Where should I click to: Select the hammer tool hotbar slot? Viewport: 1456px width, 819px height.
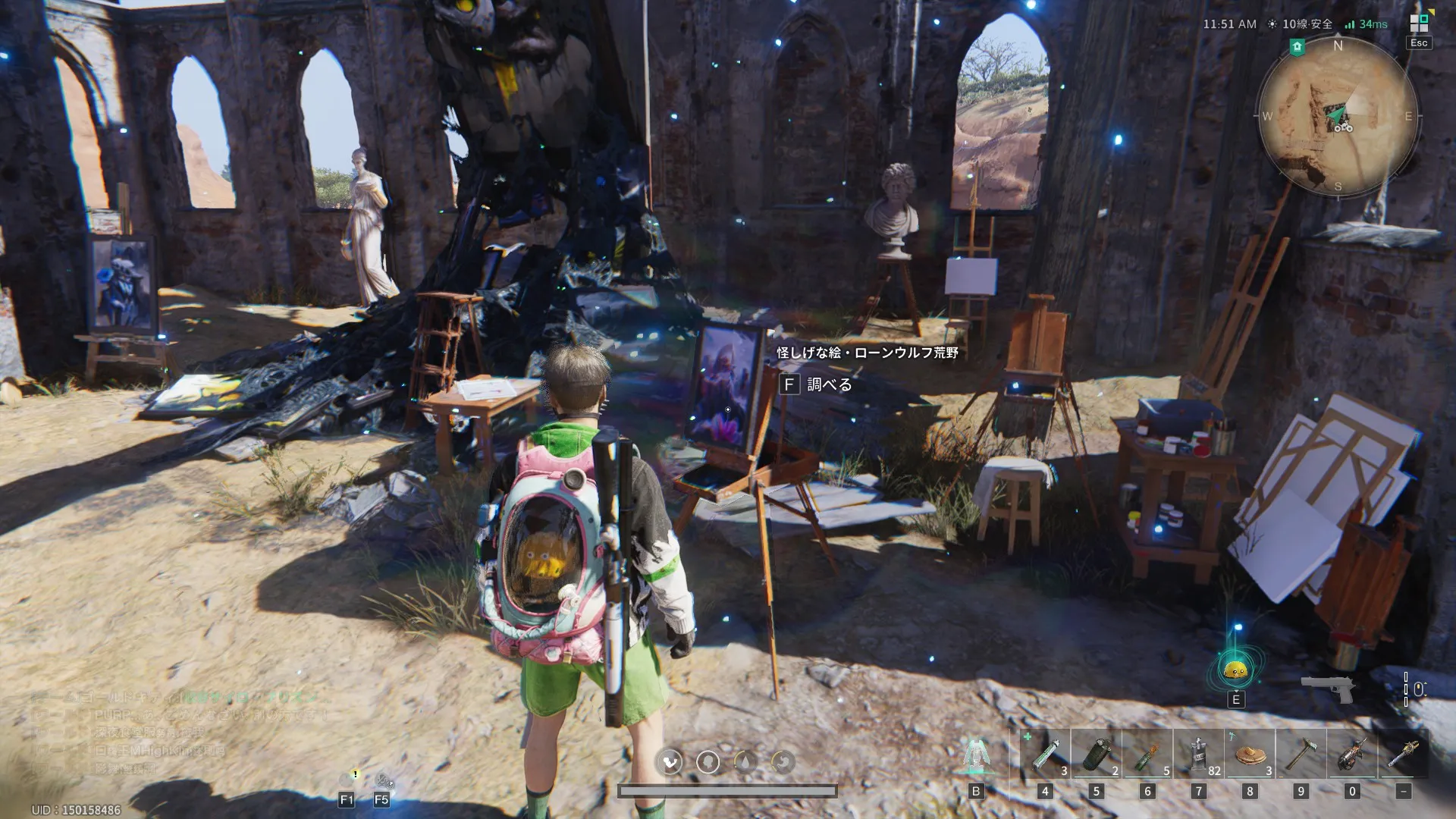click(x=1301, y=755)
